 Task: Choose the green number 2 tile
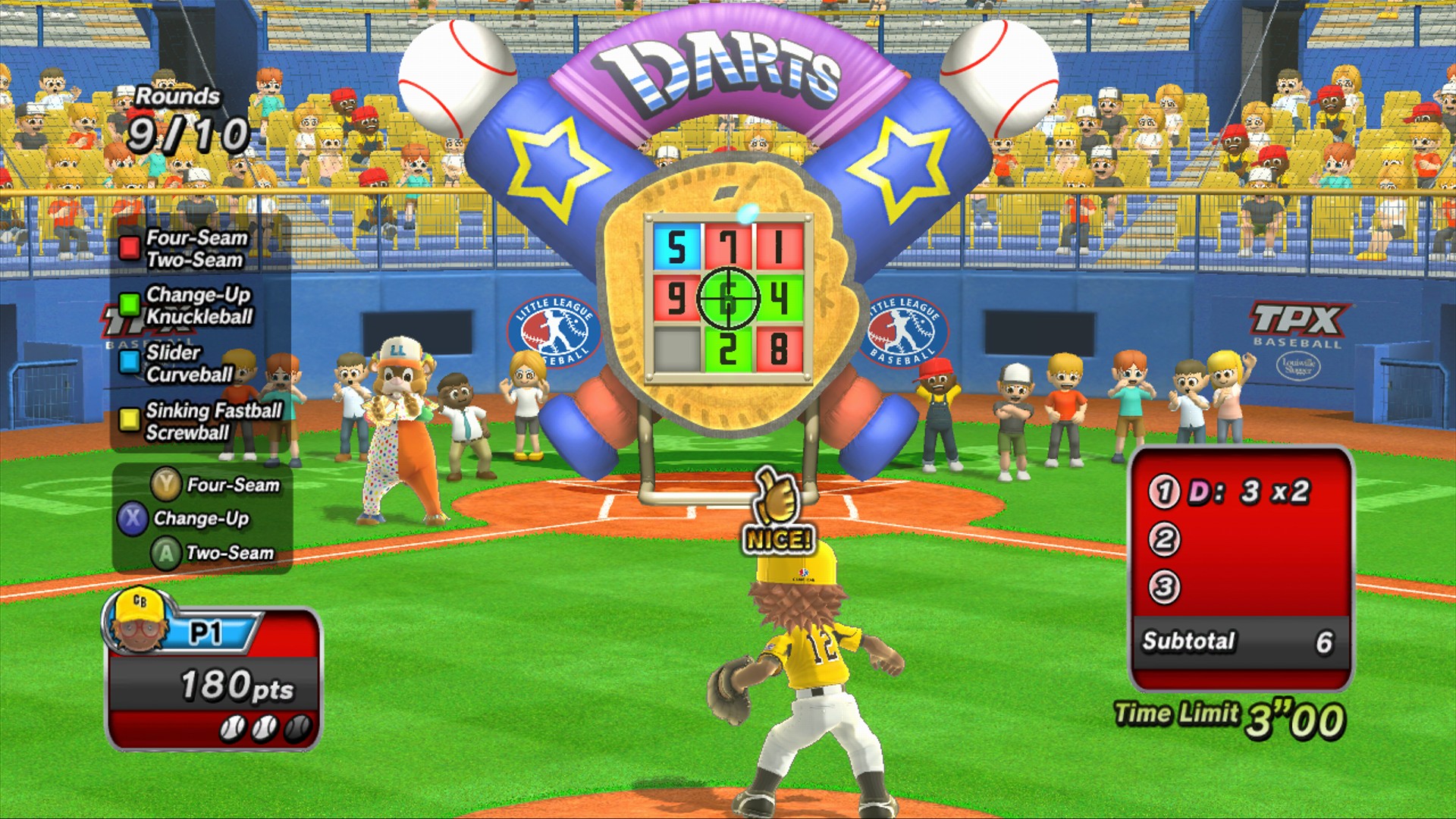point(728,349)
